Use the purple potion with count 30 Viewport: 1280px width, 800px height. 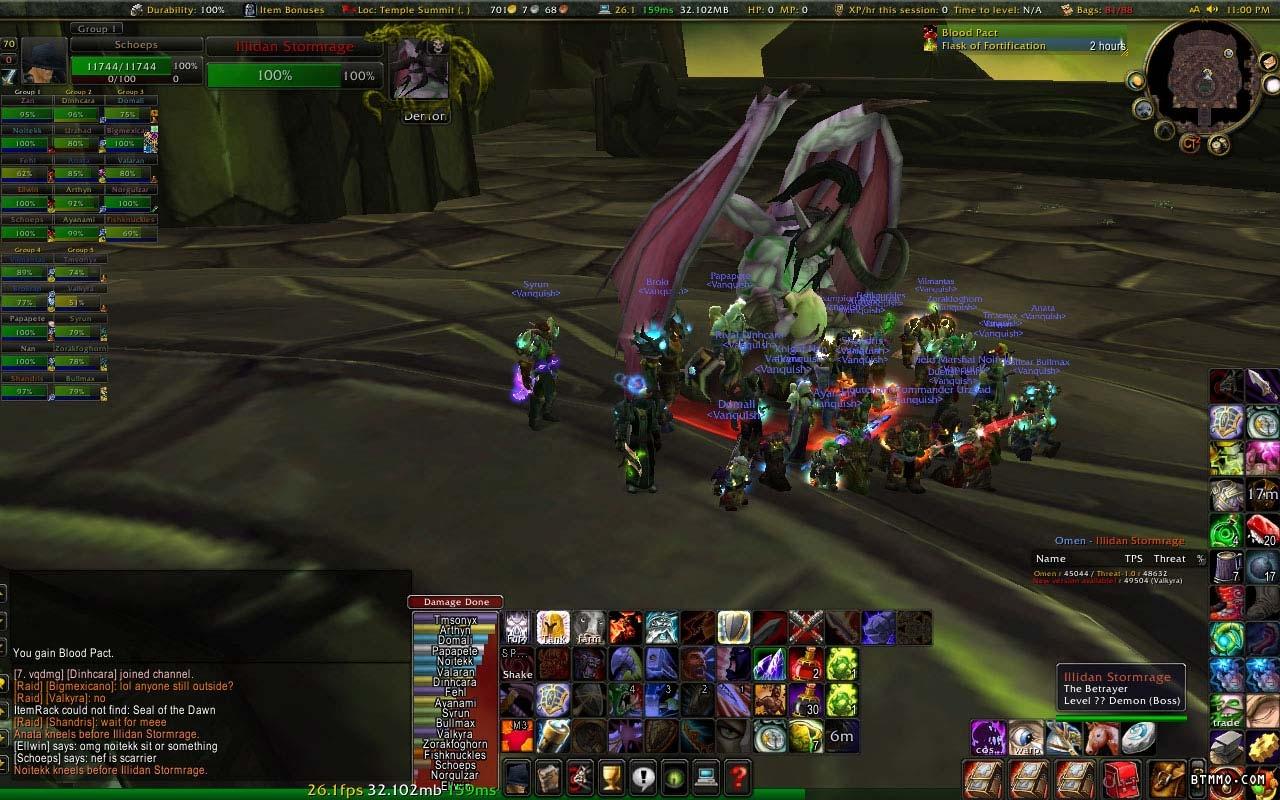tap(805, 700)
